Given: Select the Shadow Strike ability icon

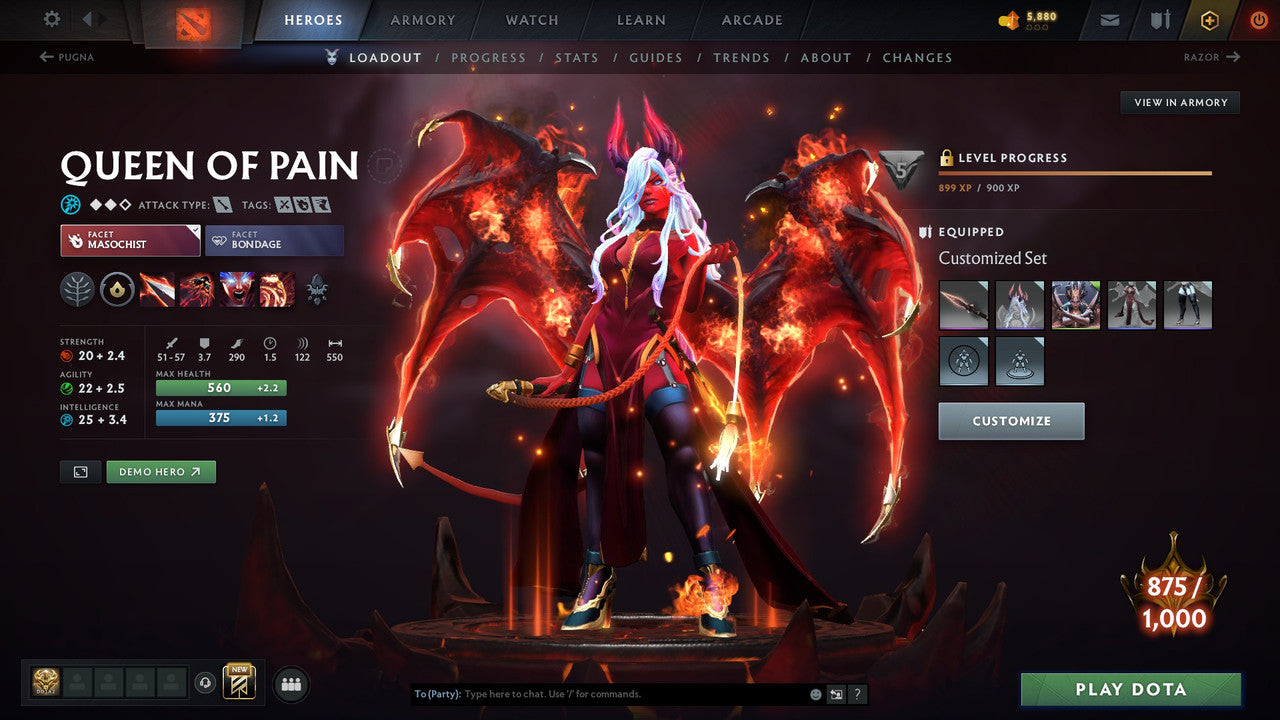Looking at the screenshot, I should pyautogui.click(x=157, y=289).
